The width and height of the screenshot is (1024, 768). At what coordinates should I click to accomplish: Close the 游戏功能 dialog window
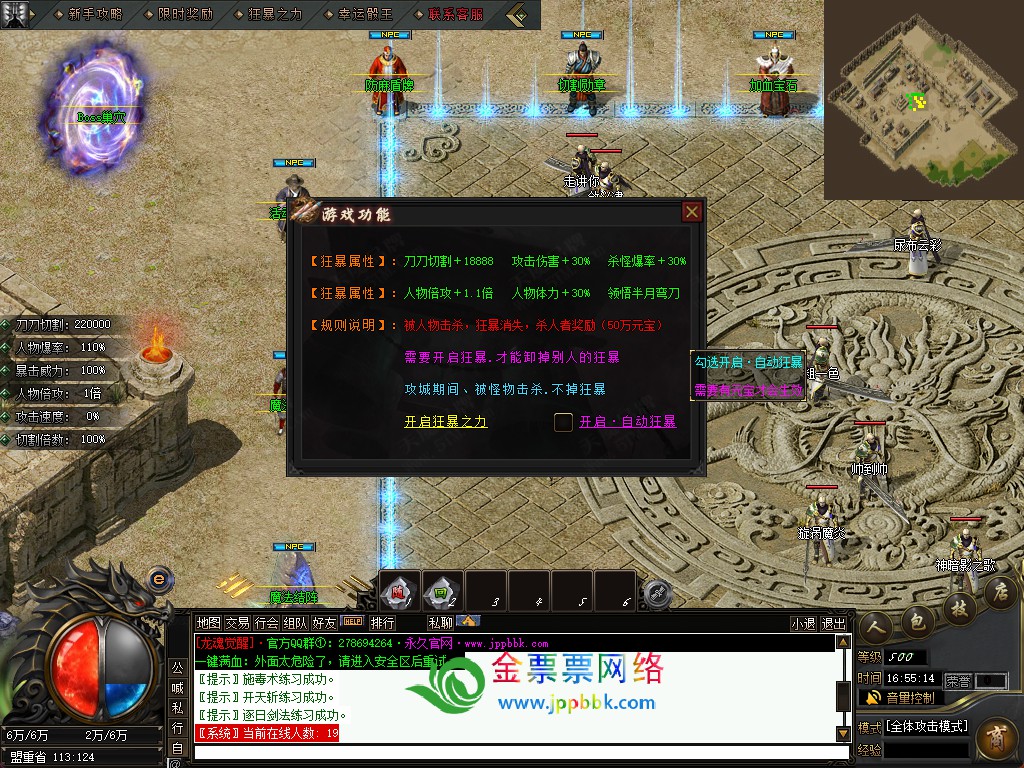(691, 212)
